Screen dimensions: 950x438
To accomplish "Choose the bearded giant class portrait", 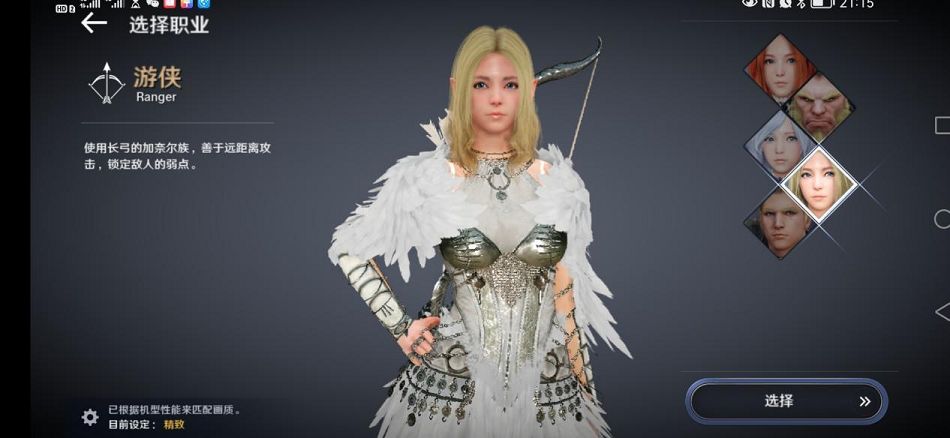I will pyautogui.click(x=818, y=107).
